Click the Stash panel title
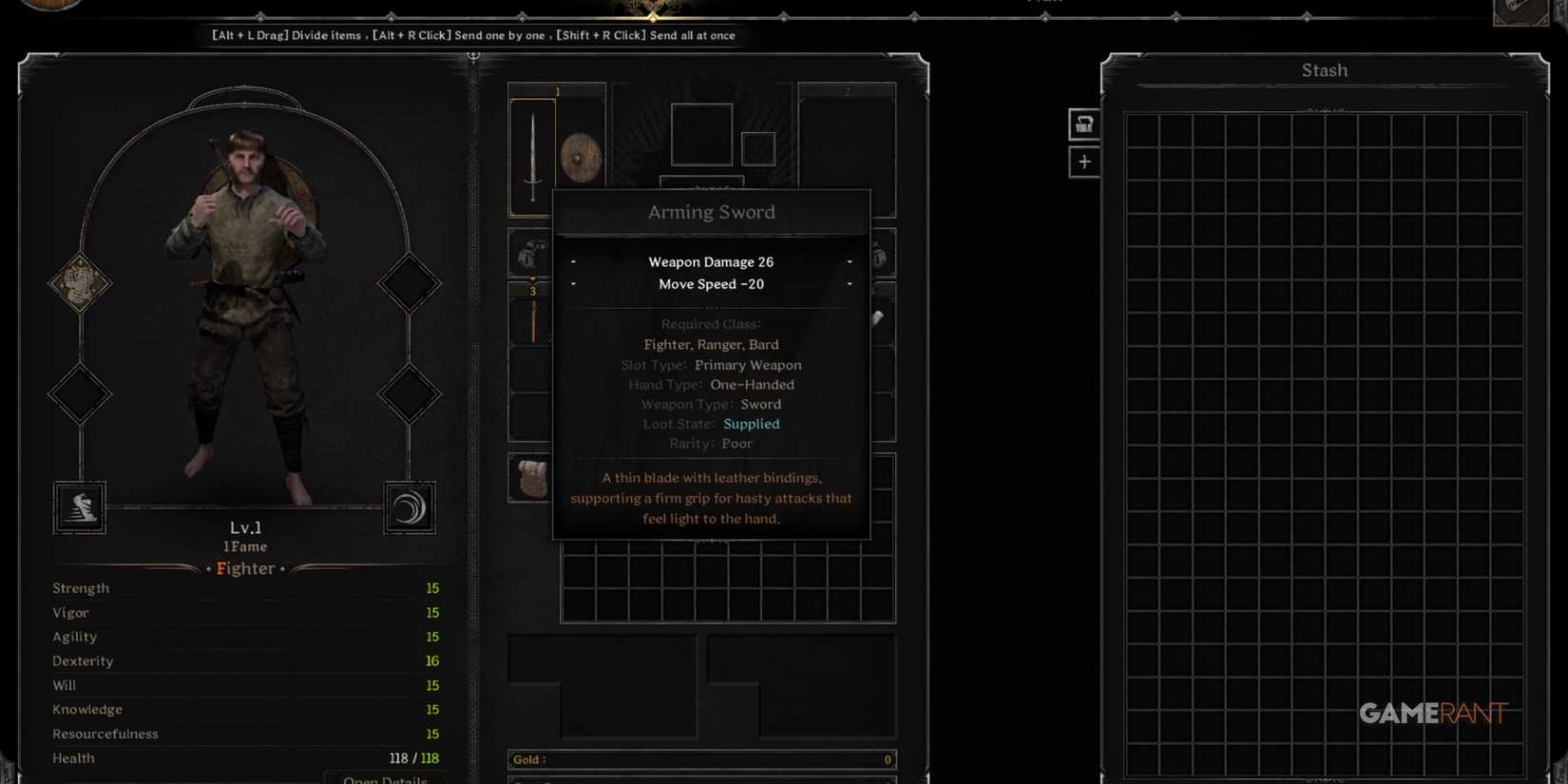Viewport: 1568px width, 784px height. click(1324, 69)
